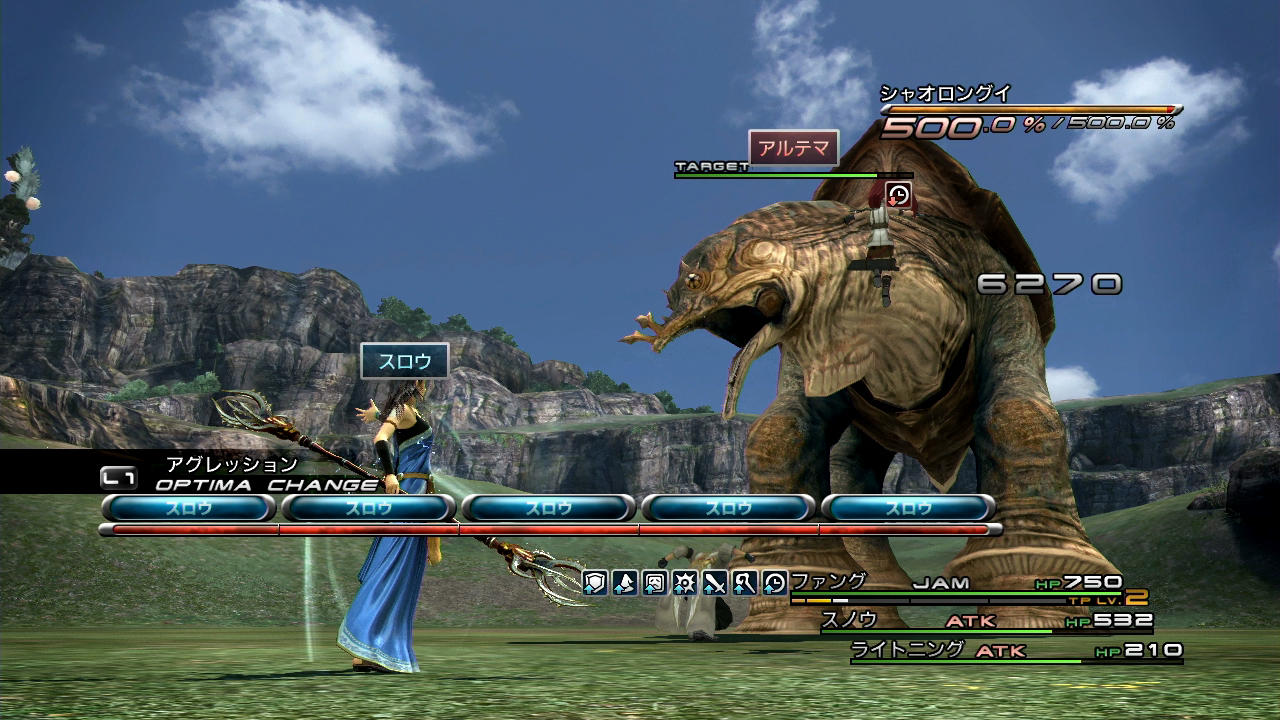Click the Bravery sword buff icon

[715, 583]
